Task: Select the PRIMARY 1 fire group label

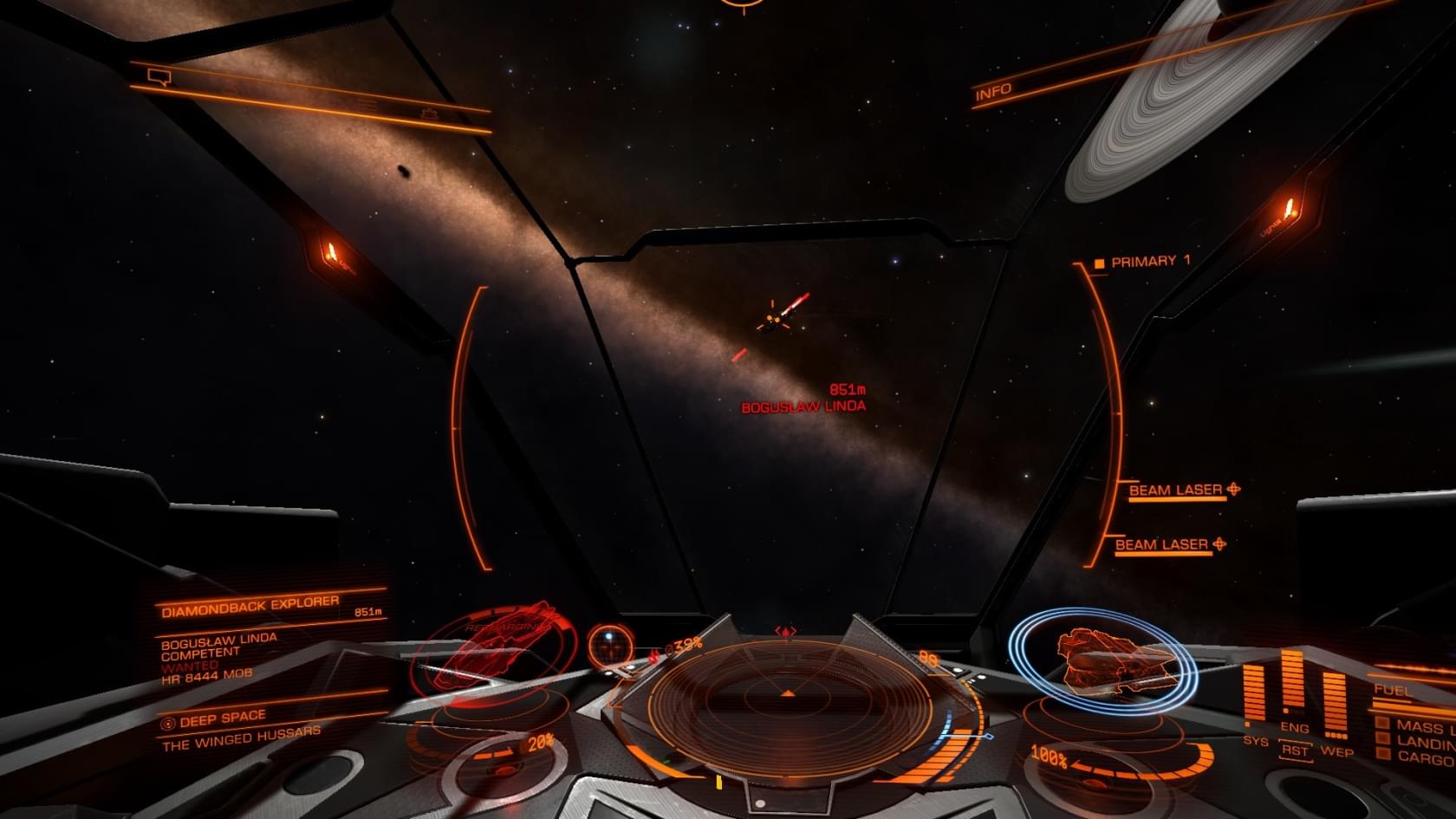Action: pos(1150,261)
